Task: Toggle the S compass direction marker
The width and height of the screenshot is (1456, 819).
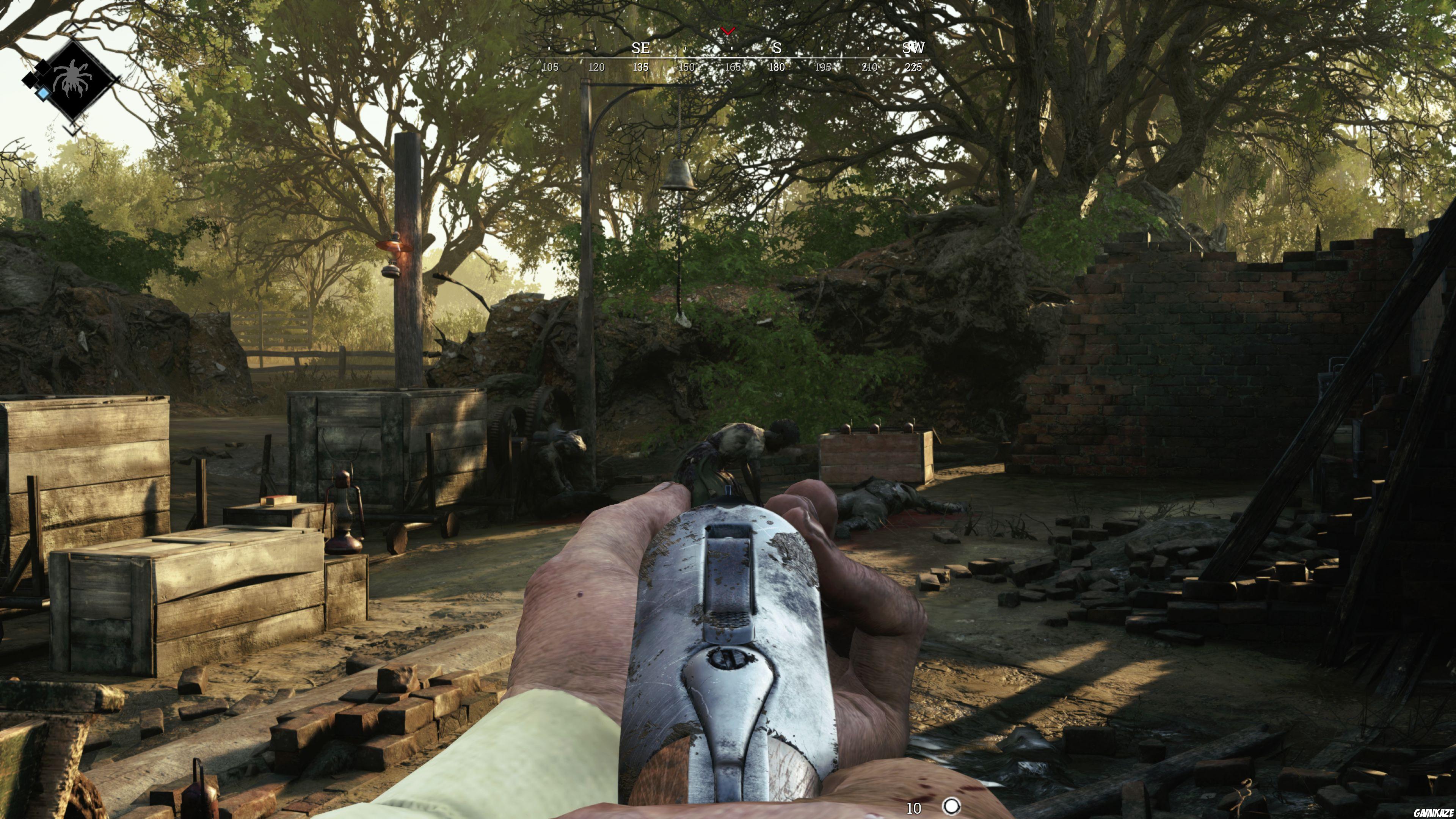Action: (777, 47)
